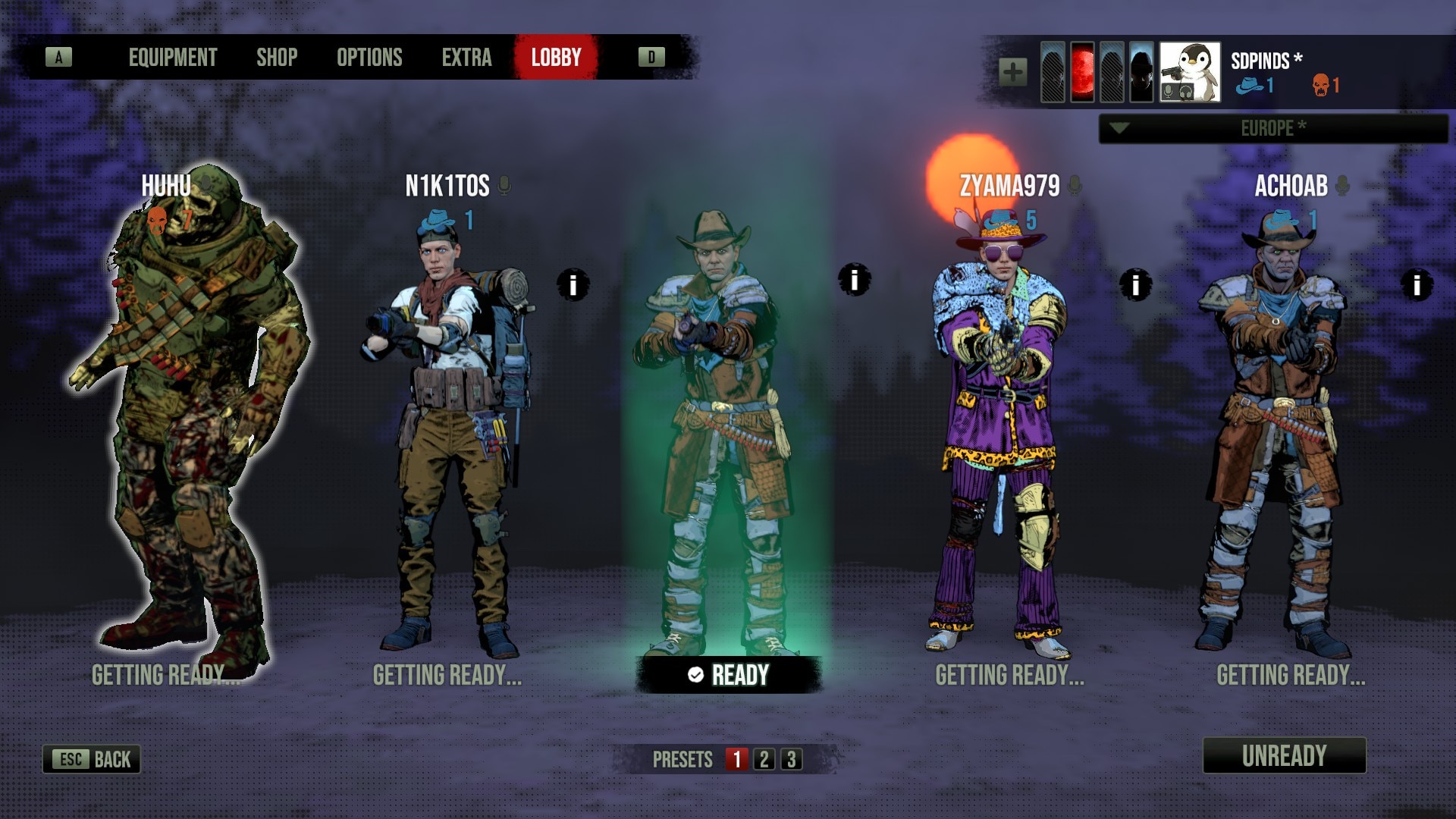
Task: Toggle N1K1TOS's microphone icon
Action: [504, 185]
